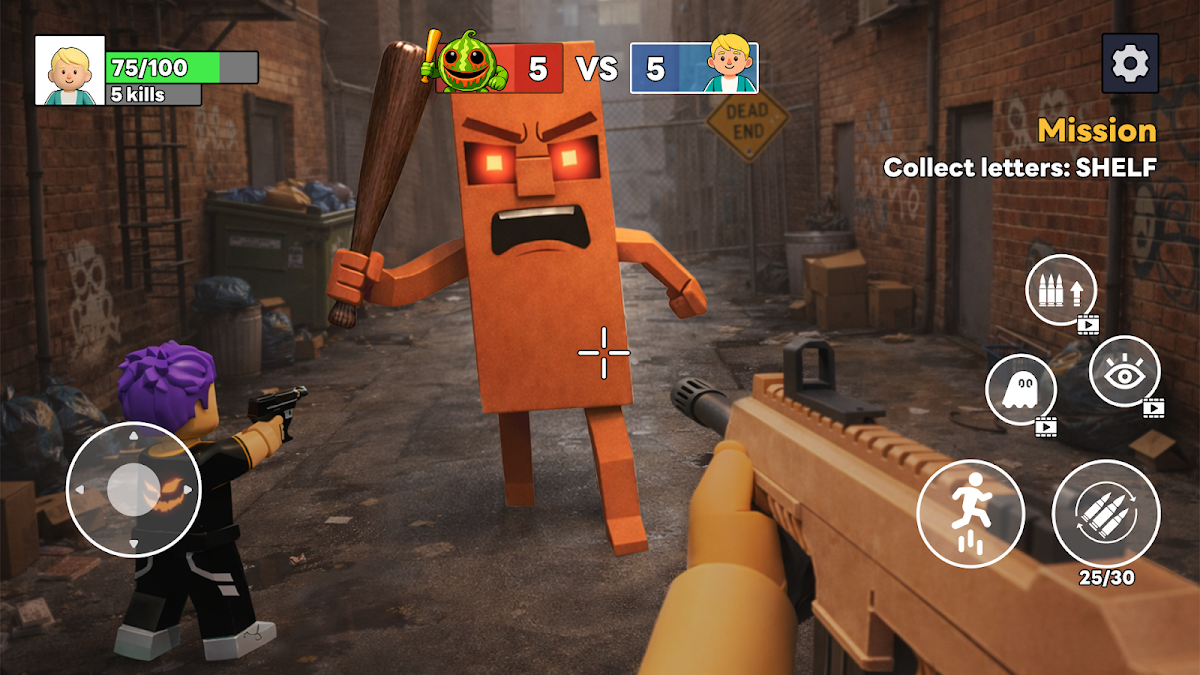
Task: Reload weapon with the bullets button
Action: [1106, 513]
